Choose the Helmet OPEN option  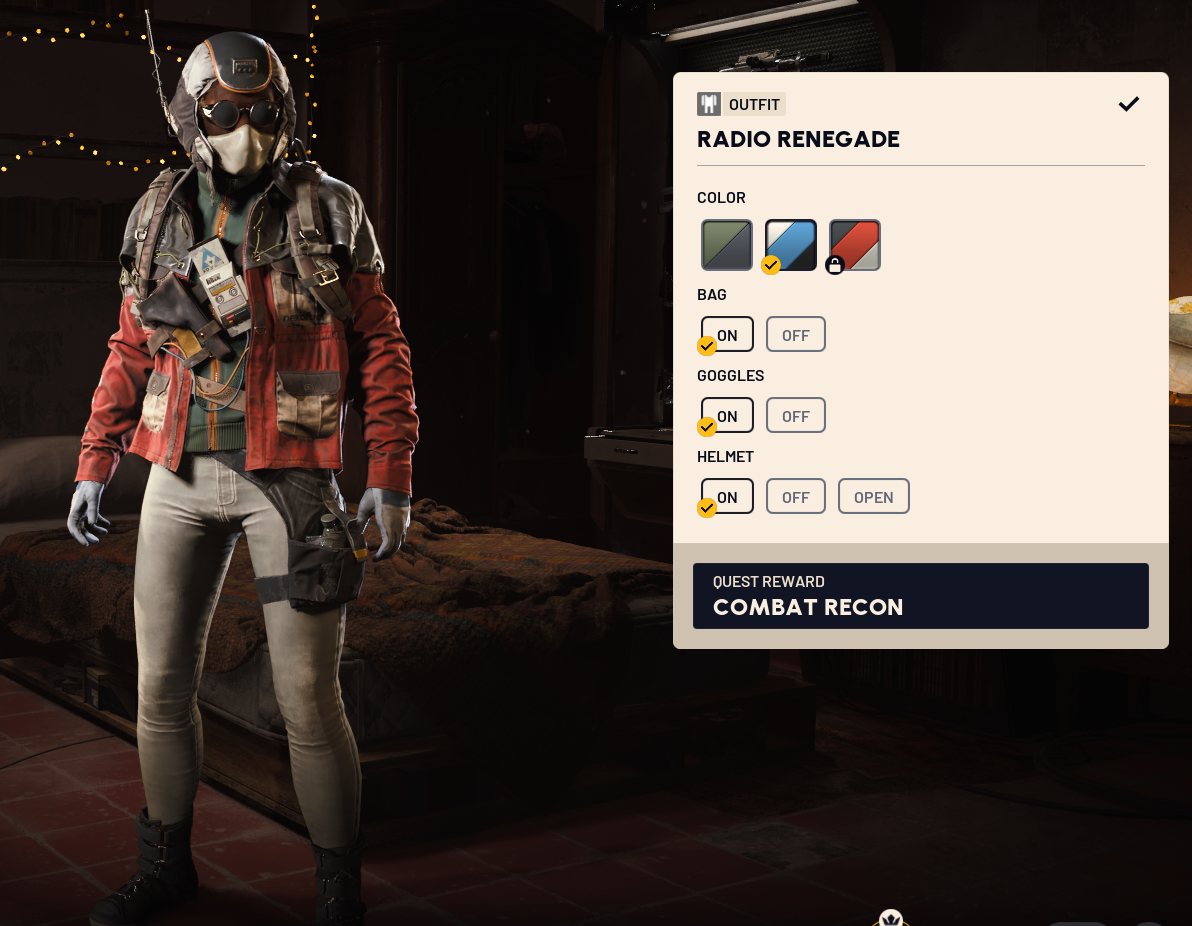click(873, 497)
